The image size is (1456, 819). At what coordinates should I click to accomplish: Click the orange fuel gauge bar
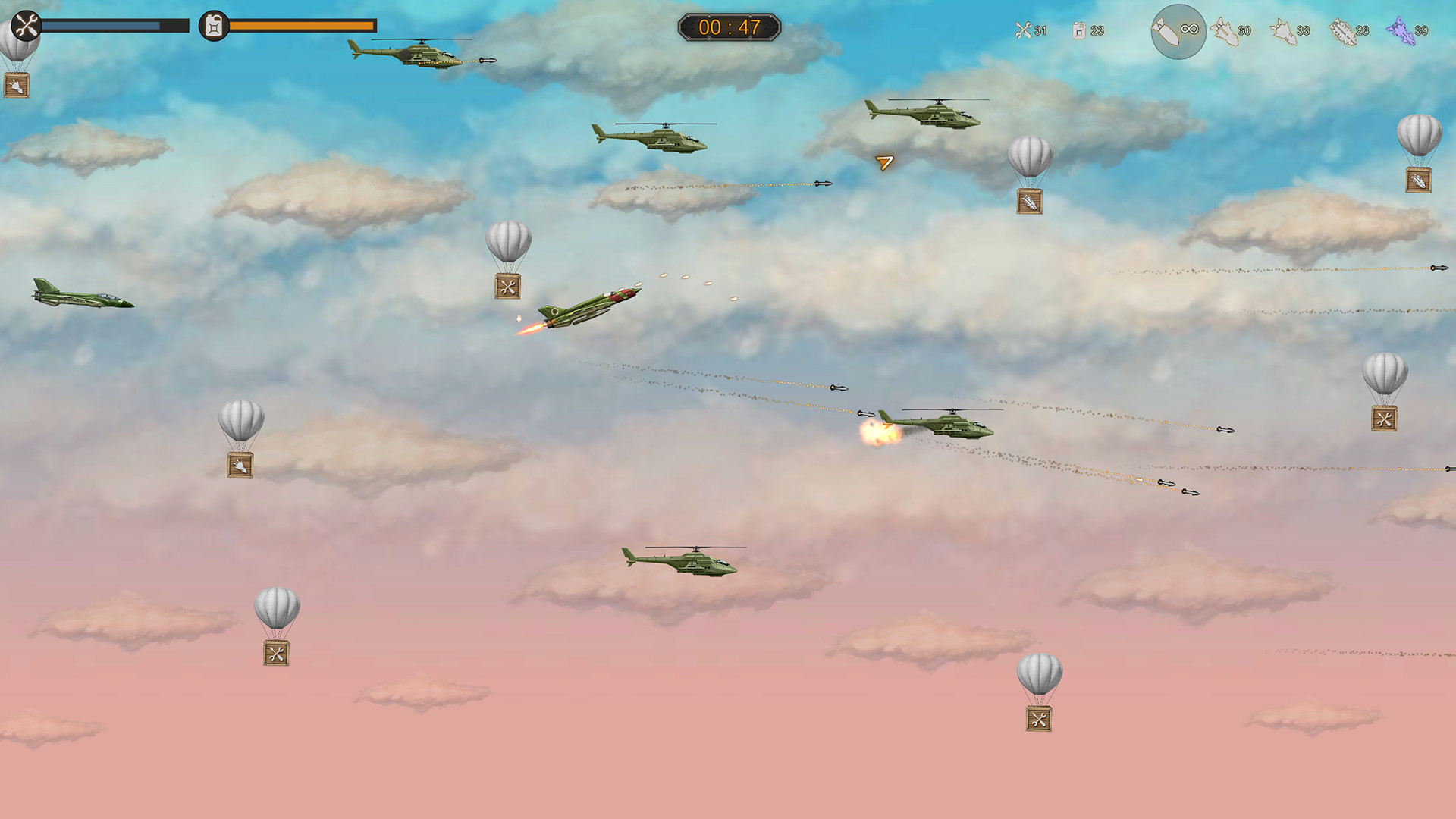click(300, 26)
